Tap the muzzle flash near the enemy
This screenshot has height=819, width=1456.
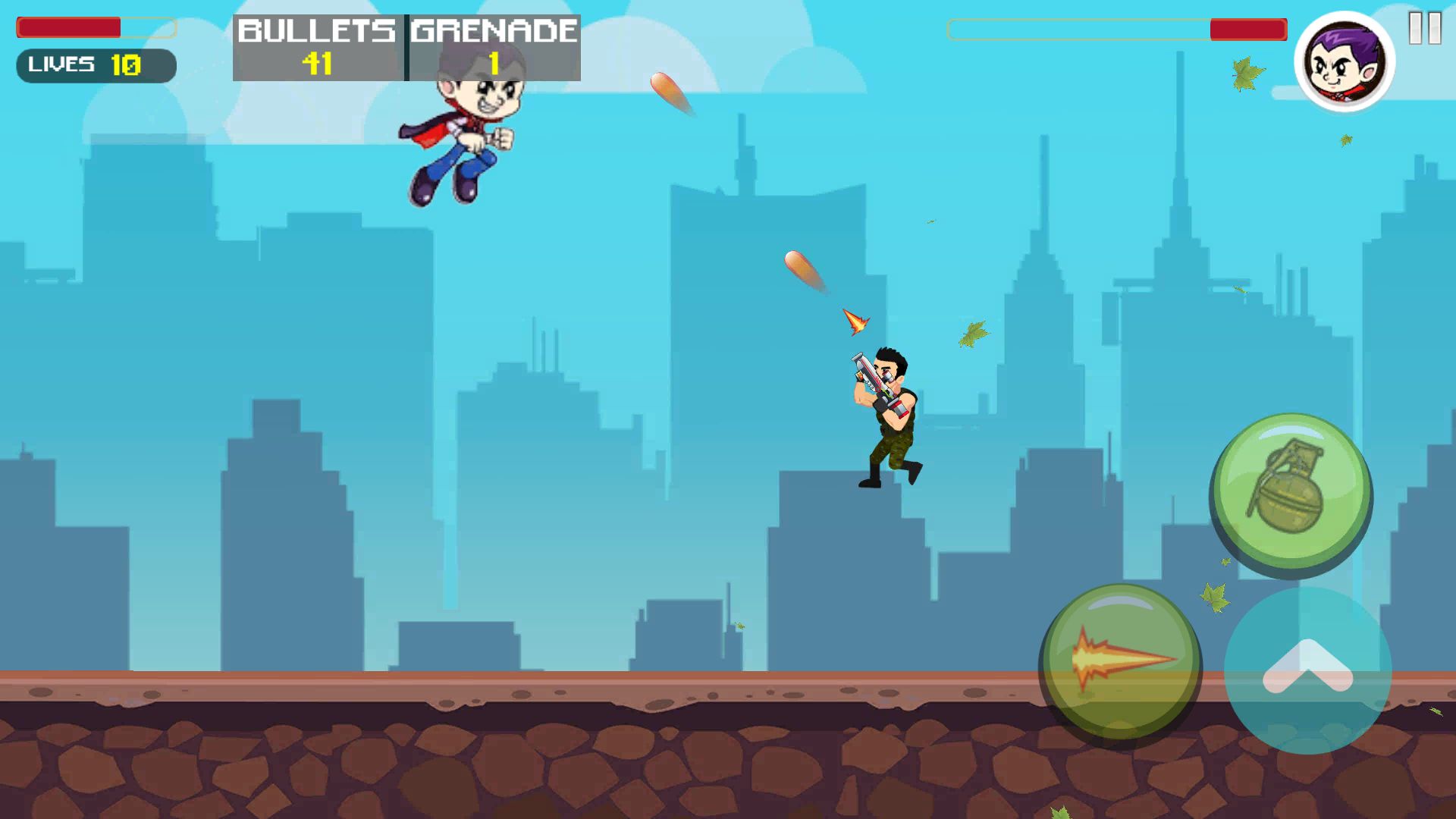point(855,322)
